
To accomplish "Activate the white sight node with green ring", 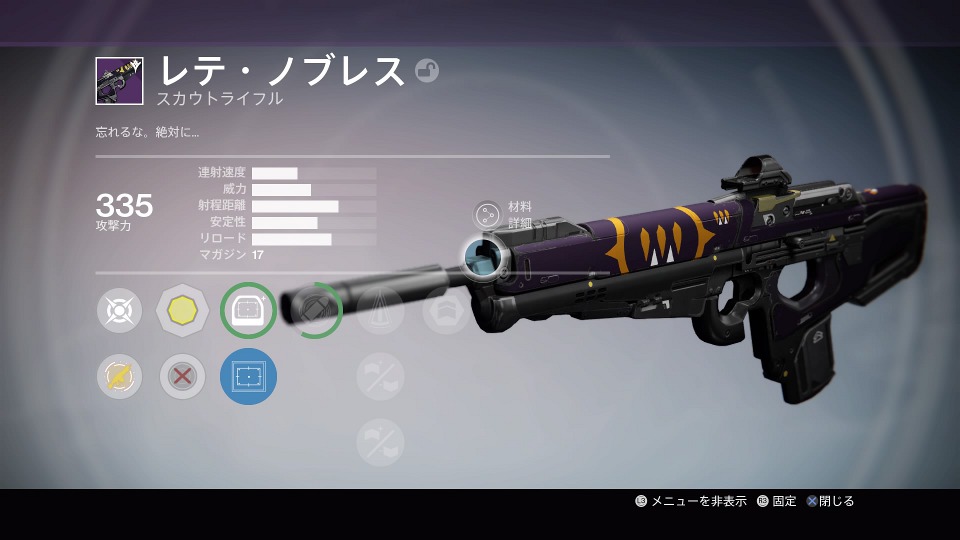I will tap(247, 311).
